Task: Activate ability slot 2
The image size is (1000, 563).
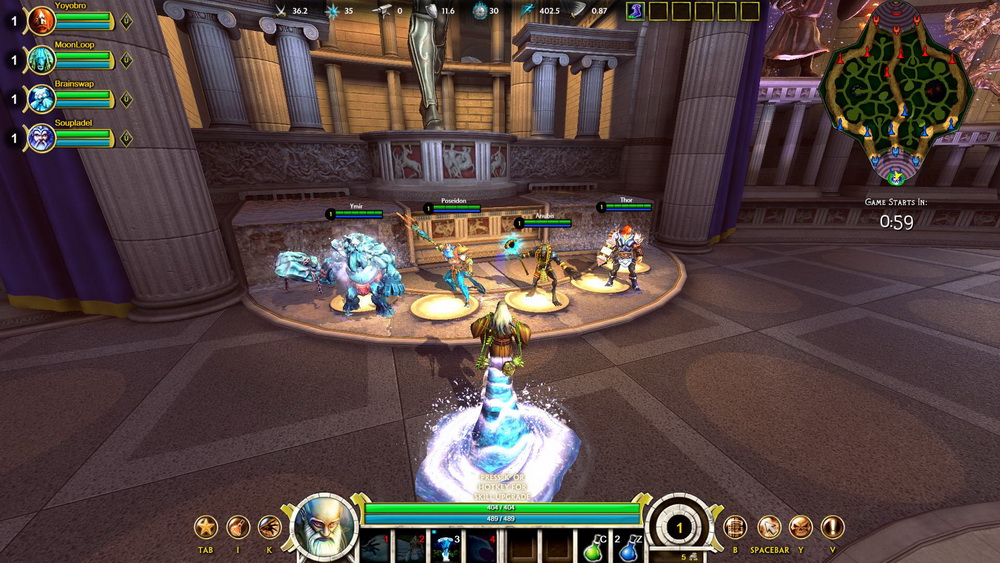Action: tap(411, 549)
